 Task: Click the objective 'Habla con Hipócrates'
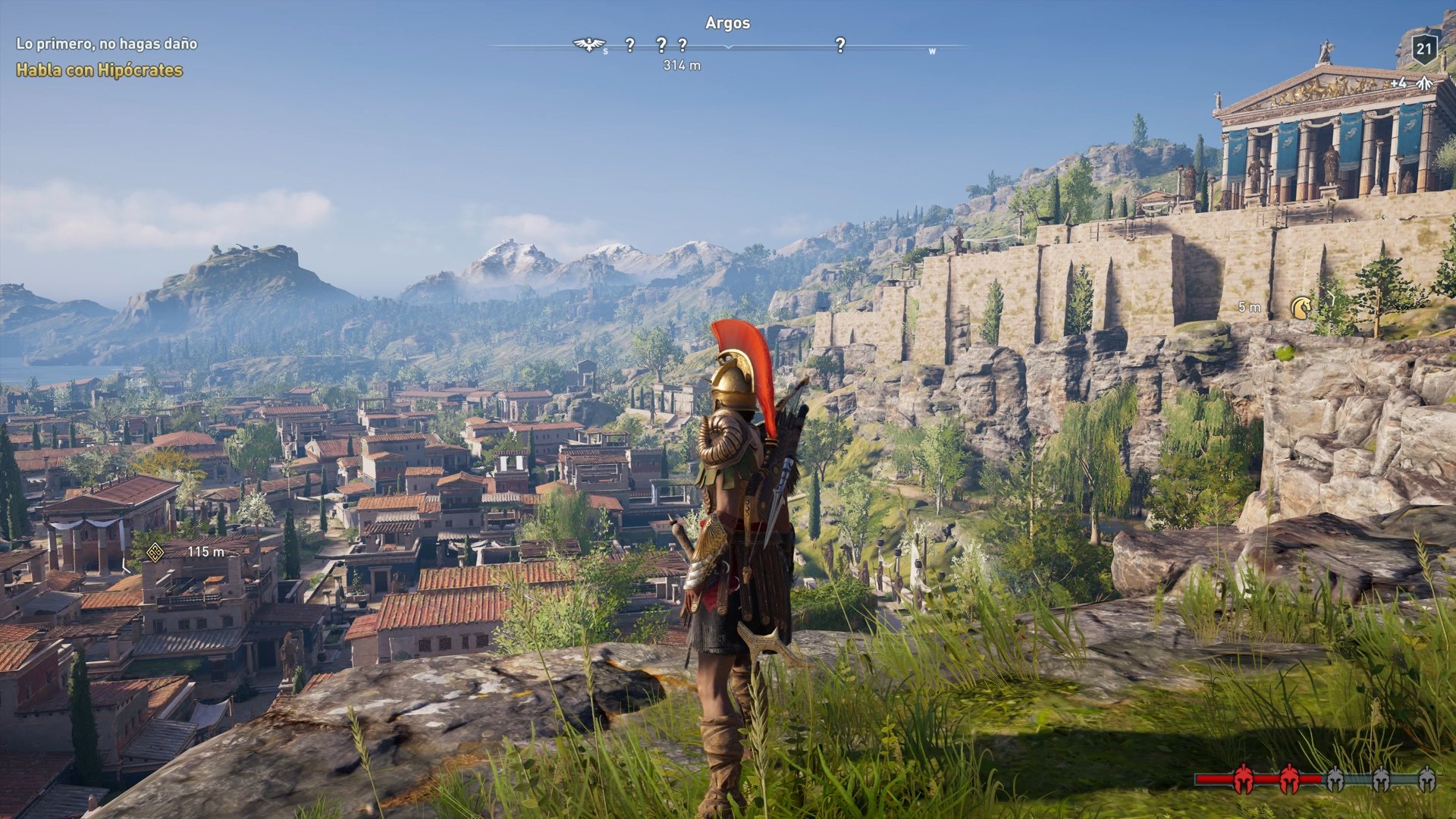click(99, 69)
